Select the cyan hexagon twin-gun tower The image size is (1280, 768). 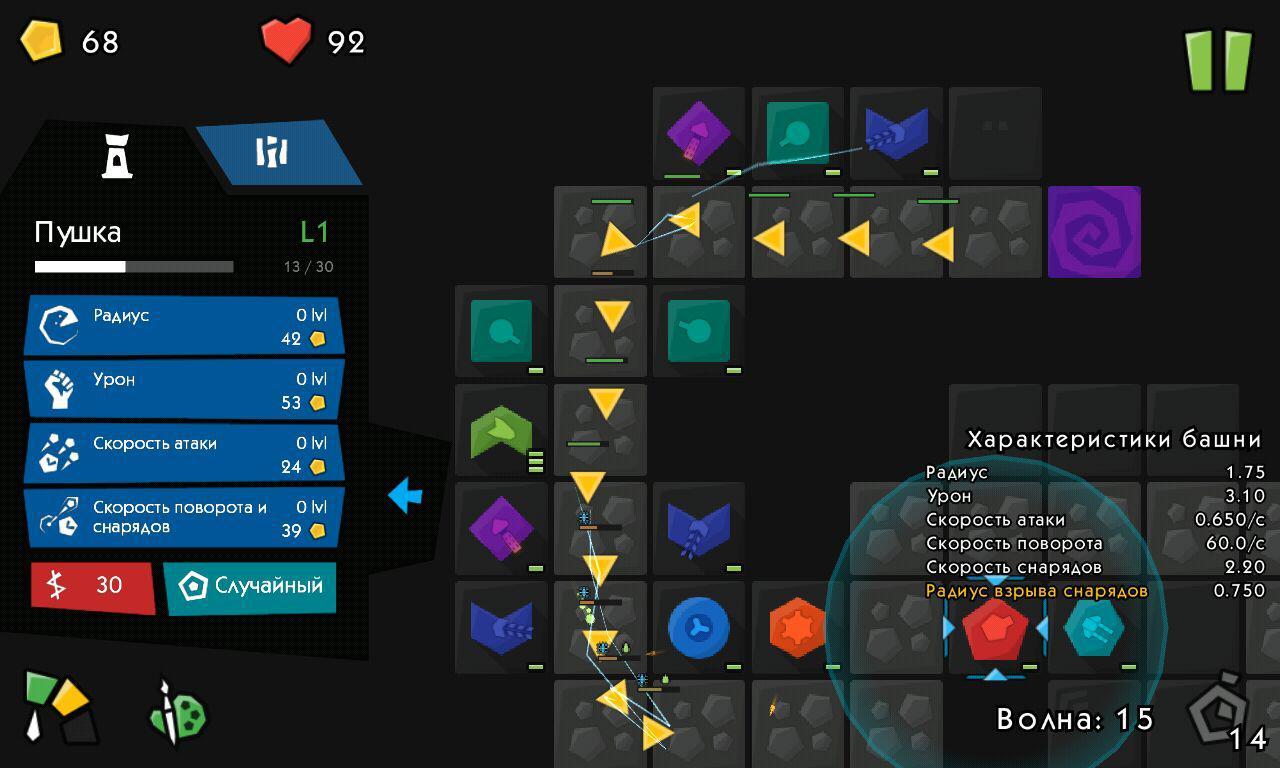(1094, 629)
